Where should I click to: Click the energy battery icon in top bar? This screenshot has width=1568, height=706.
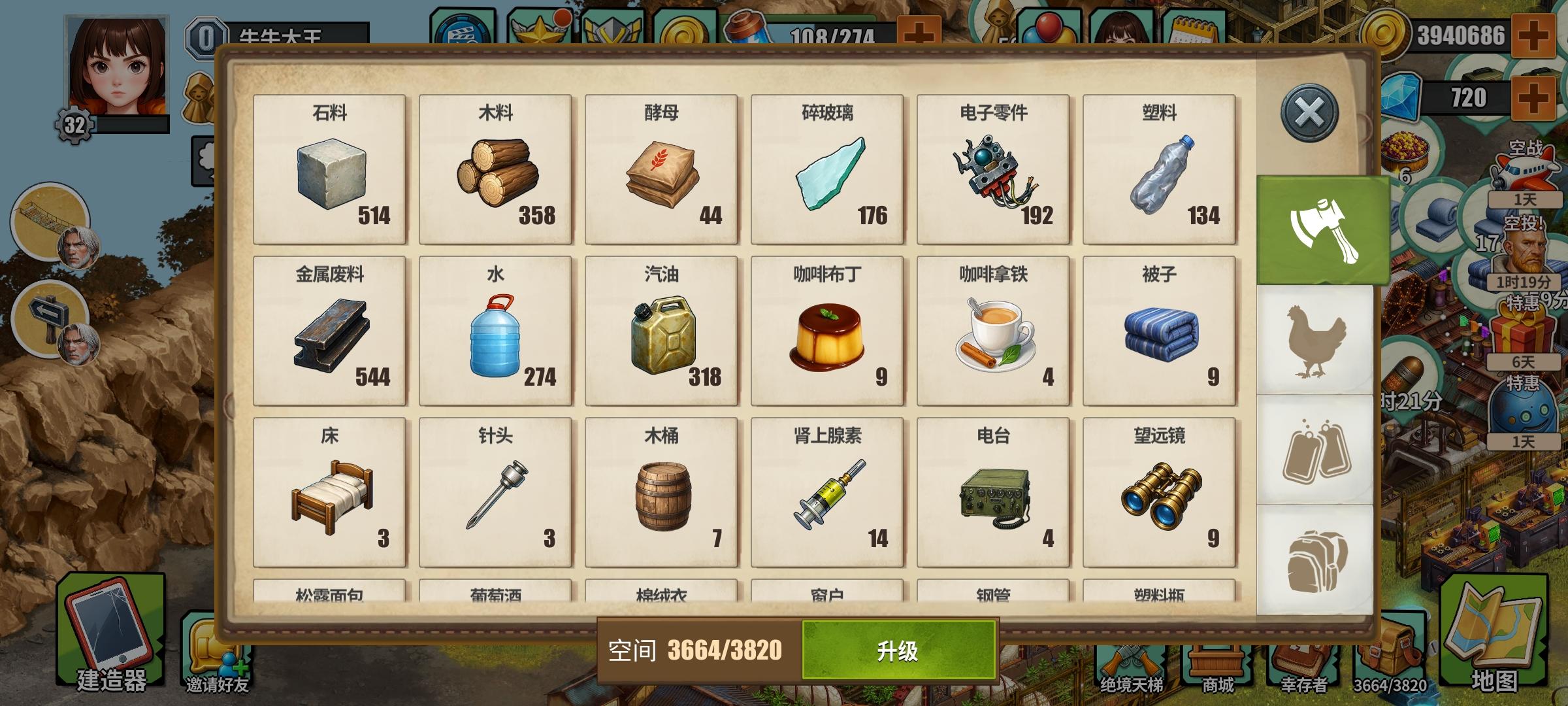click(745, 27)
